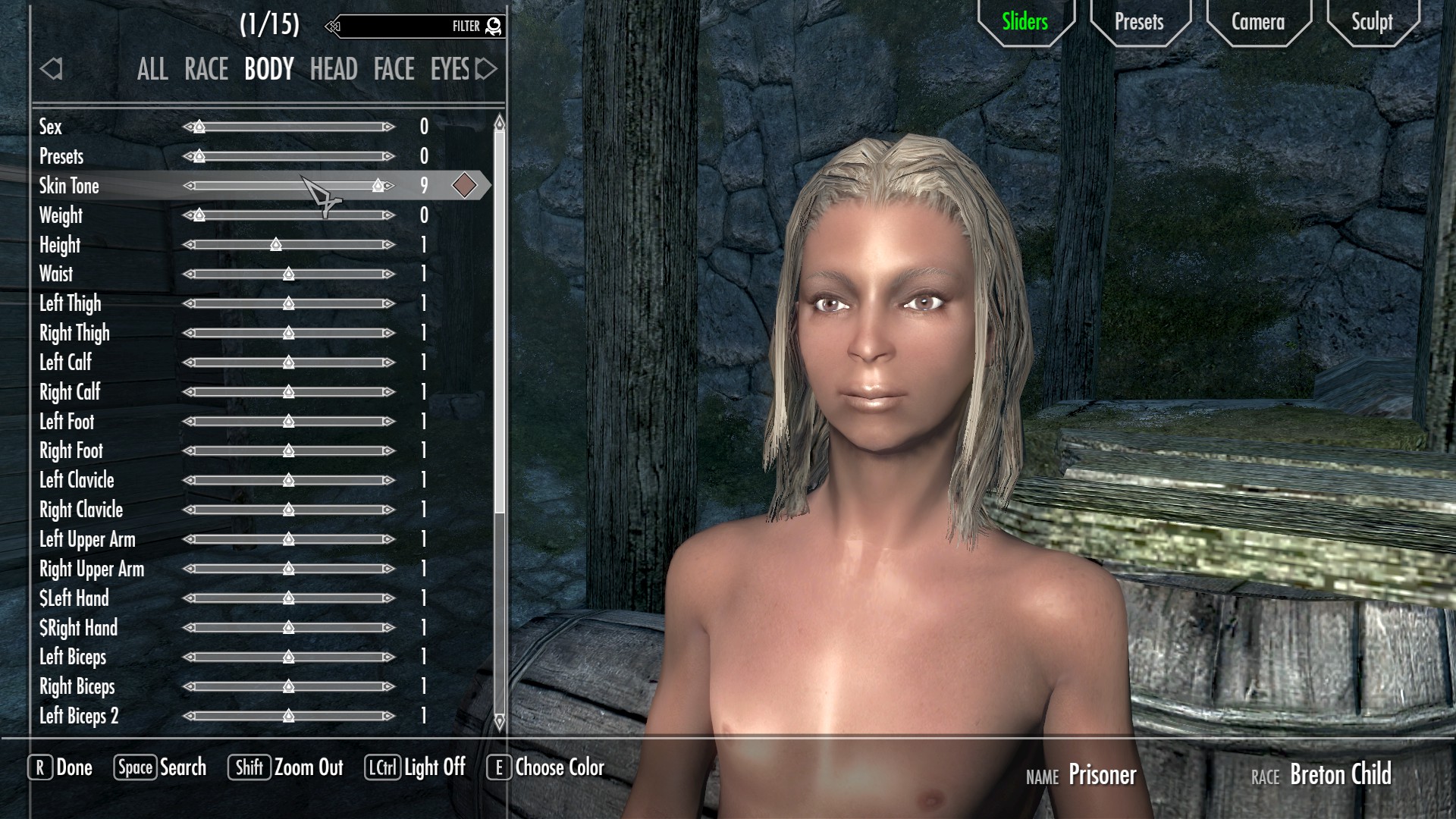Select the Sculpt tab

pos(1371,22)
